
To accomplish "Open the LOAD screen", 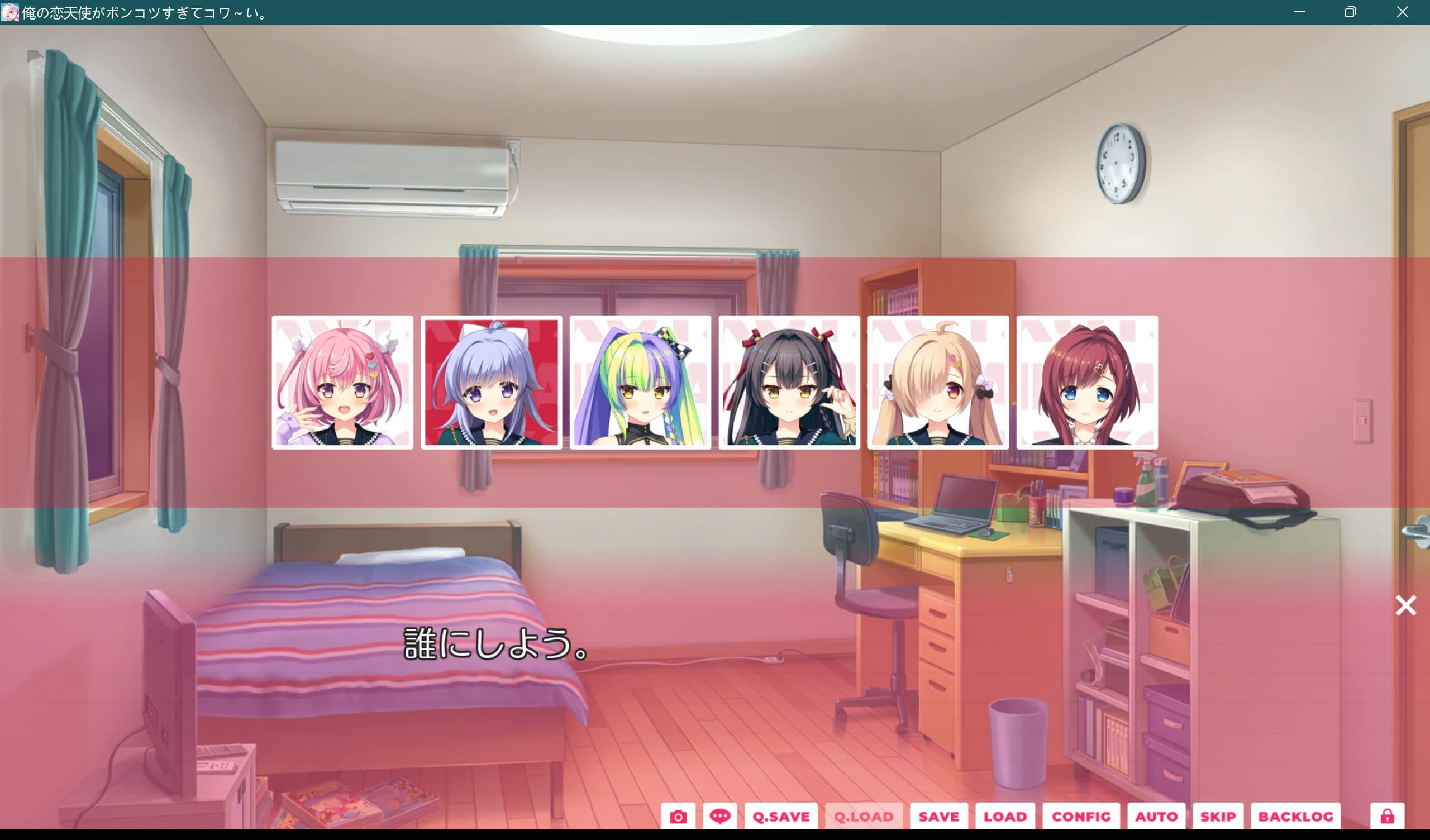I will [1006, 815].
